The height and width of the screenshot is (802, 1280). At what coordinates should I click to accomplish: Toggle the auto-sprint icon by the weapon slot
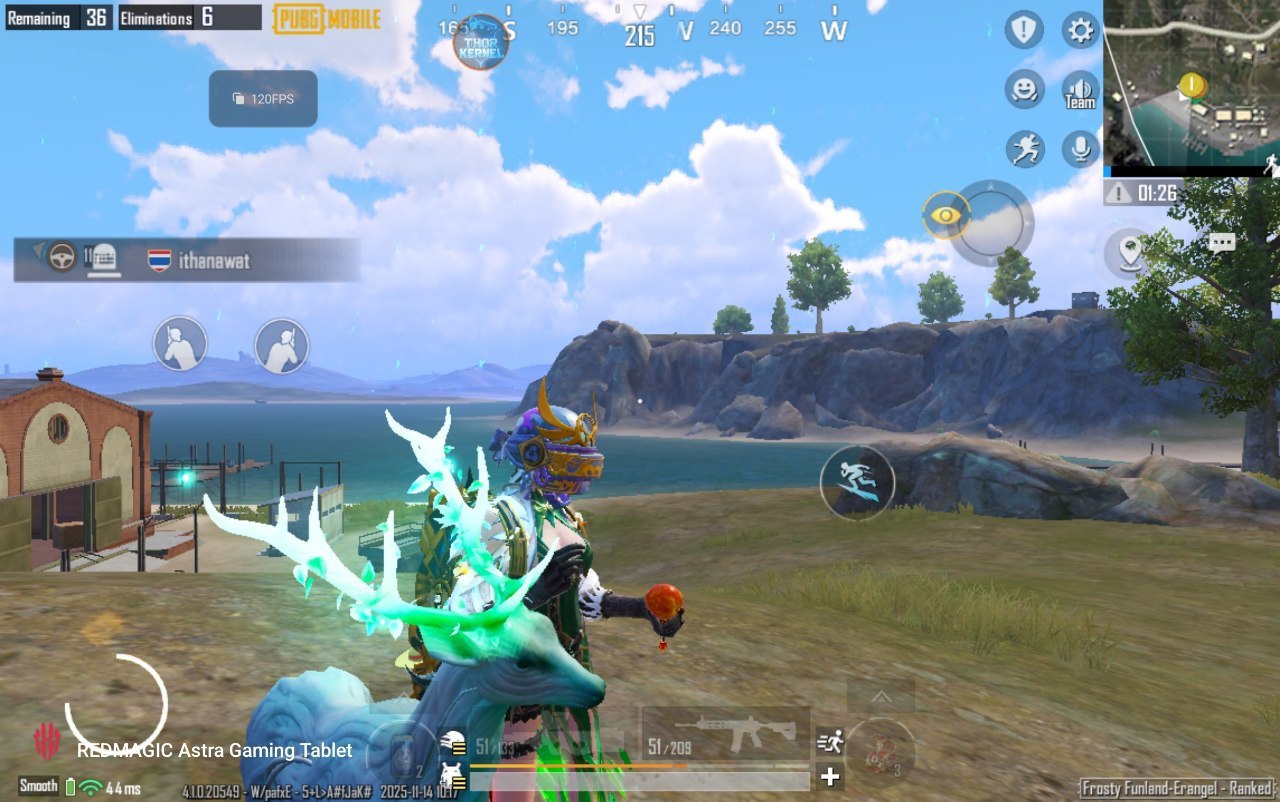(x=830, y=741)
